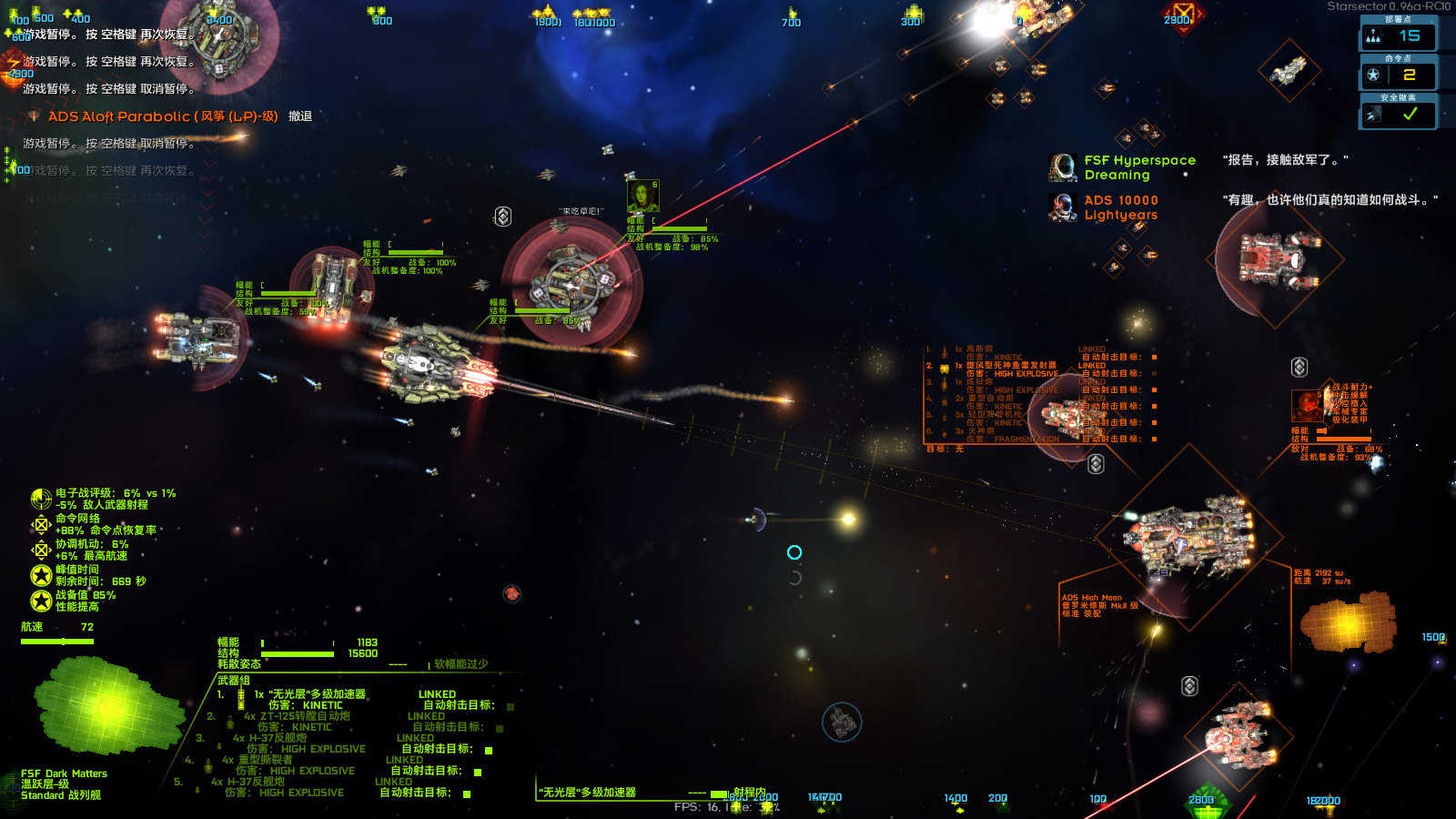This screenshot has width=1456, height=819.
Task: Click the 安全撤离 safe retreat checkmark panel
Action: pos(1398,114)
